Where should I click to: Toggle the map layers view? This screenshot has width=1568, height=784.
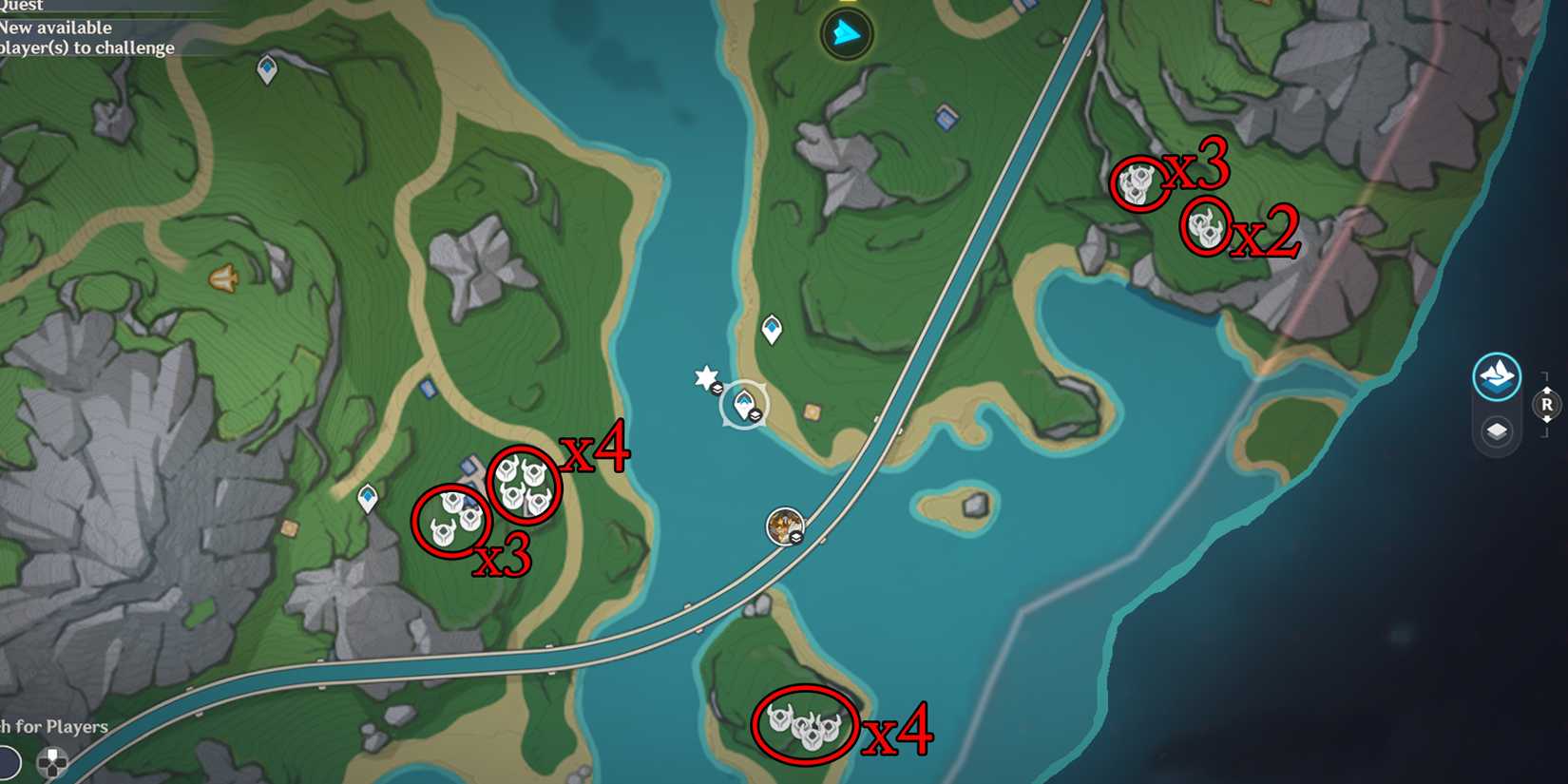tap(1495, 430)
